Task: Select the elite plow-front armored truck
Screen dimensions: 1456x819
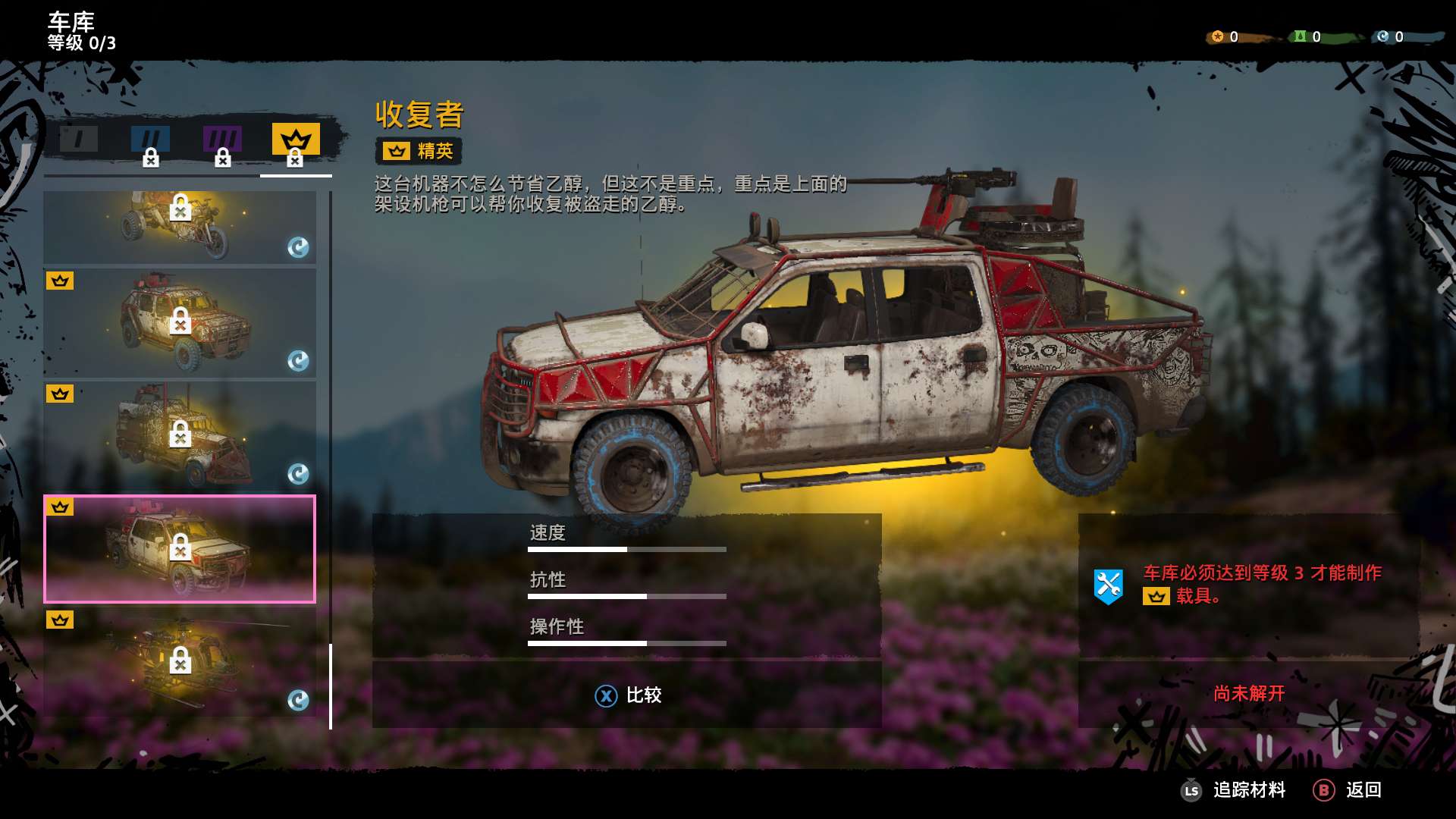Action: 180,436
